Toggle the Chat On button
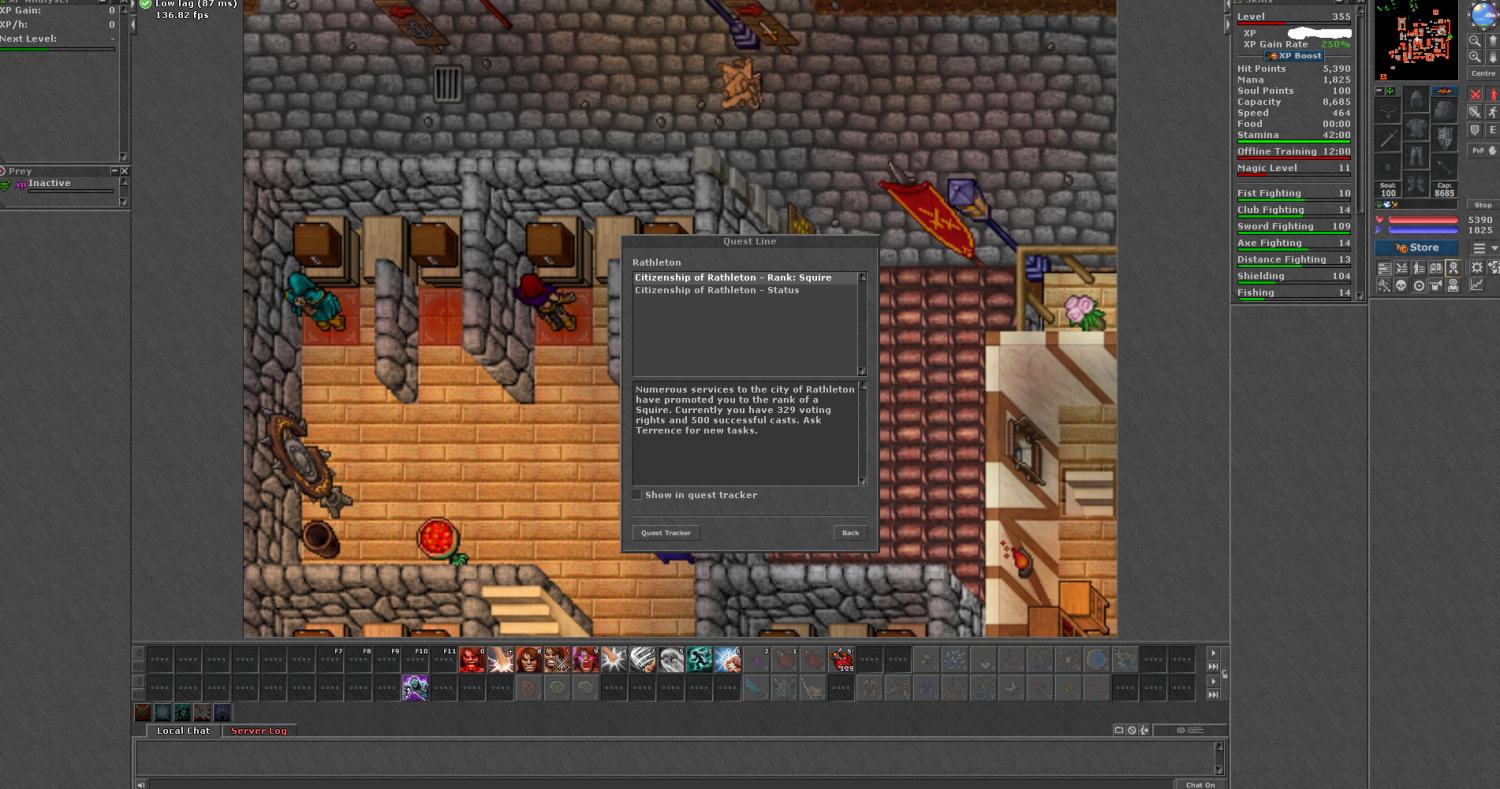This screenshot has width=1500, height=789. (1200, 785)
